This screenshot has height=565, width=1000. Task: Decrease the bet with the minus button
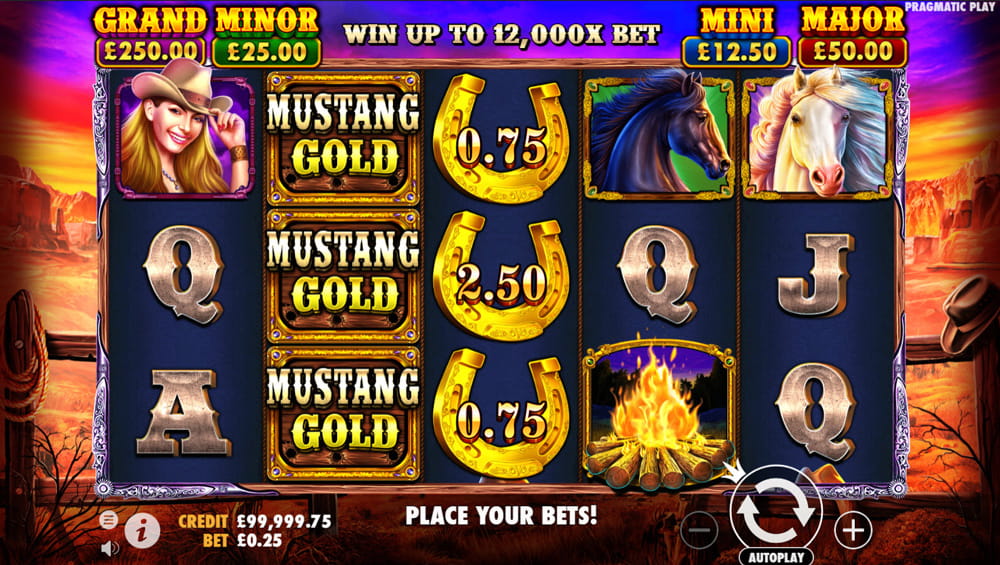click(x=699, y=530)
